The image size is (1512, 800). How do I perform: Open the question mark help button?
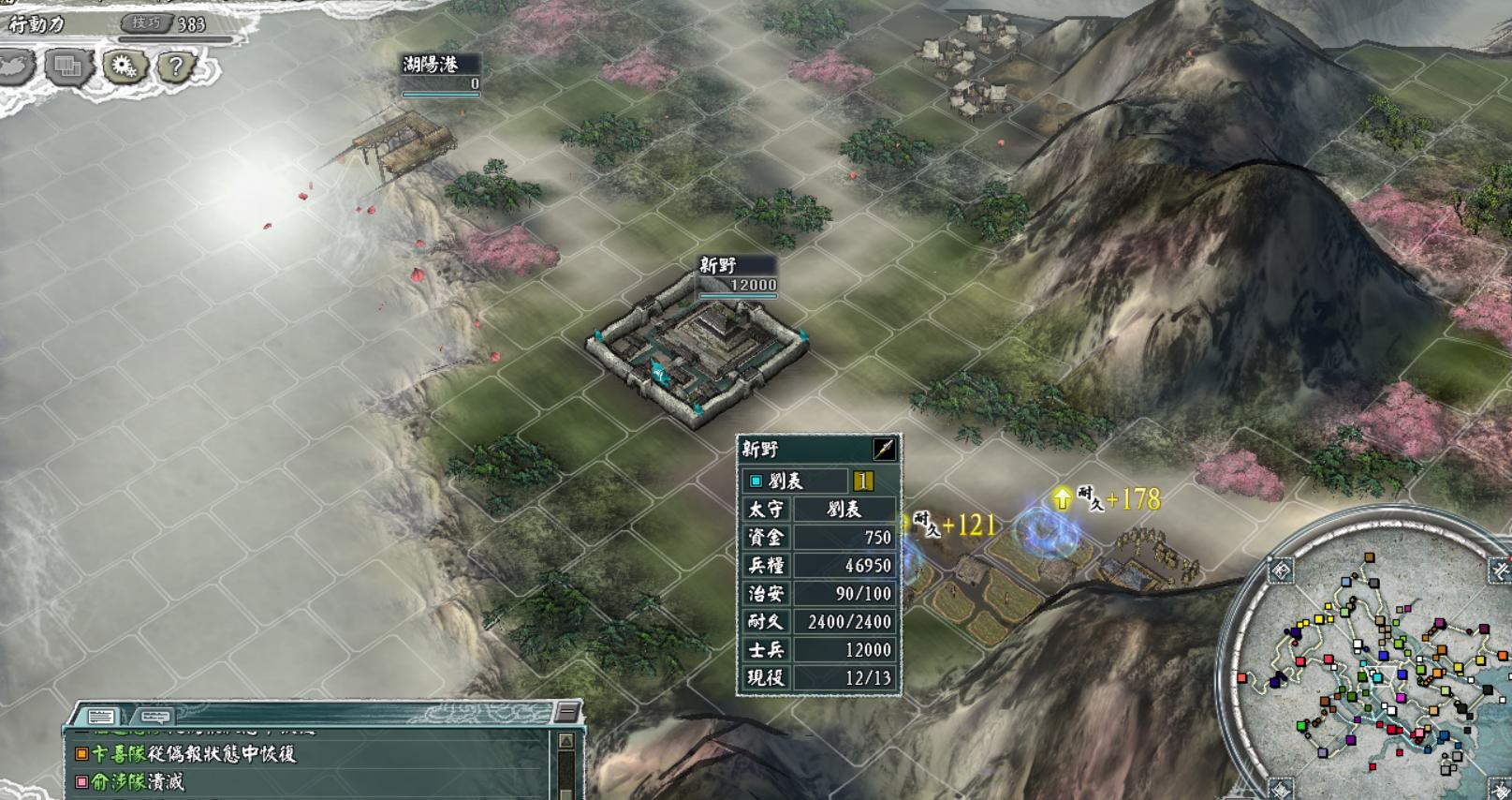[175, 67]
